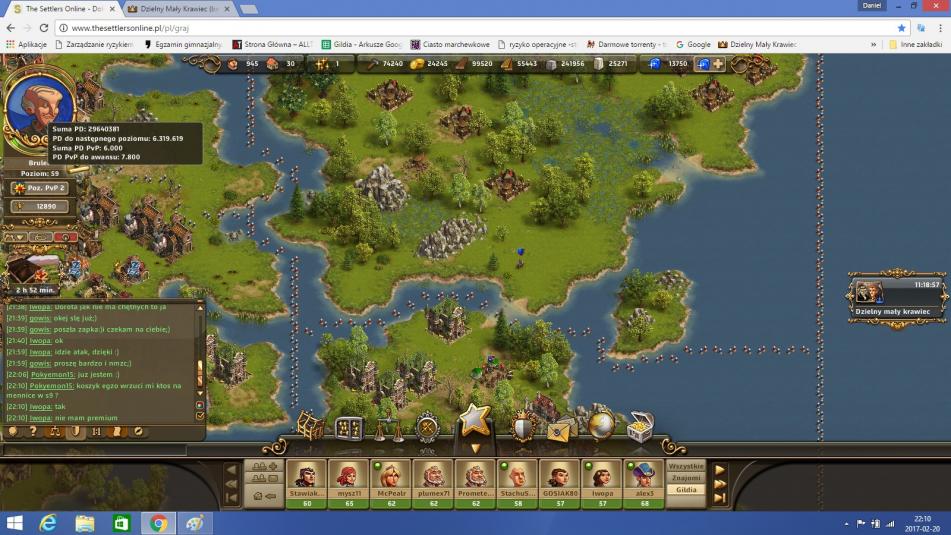Viewport: 951px width, 535px height.
Task: Add gems with the plus button
Action: pyautogui.click(x=717, y=64)
